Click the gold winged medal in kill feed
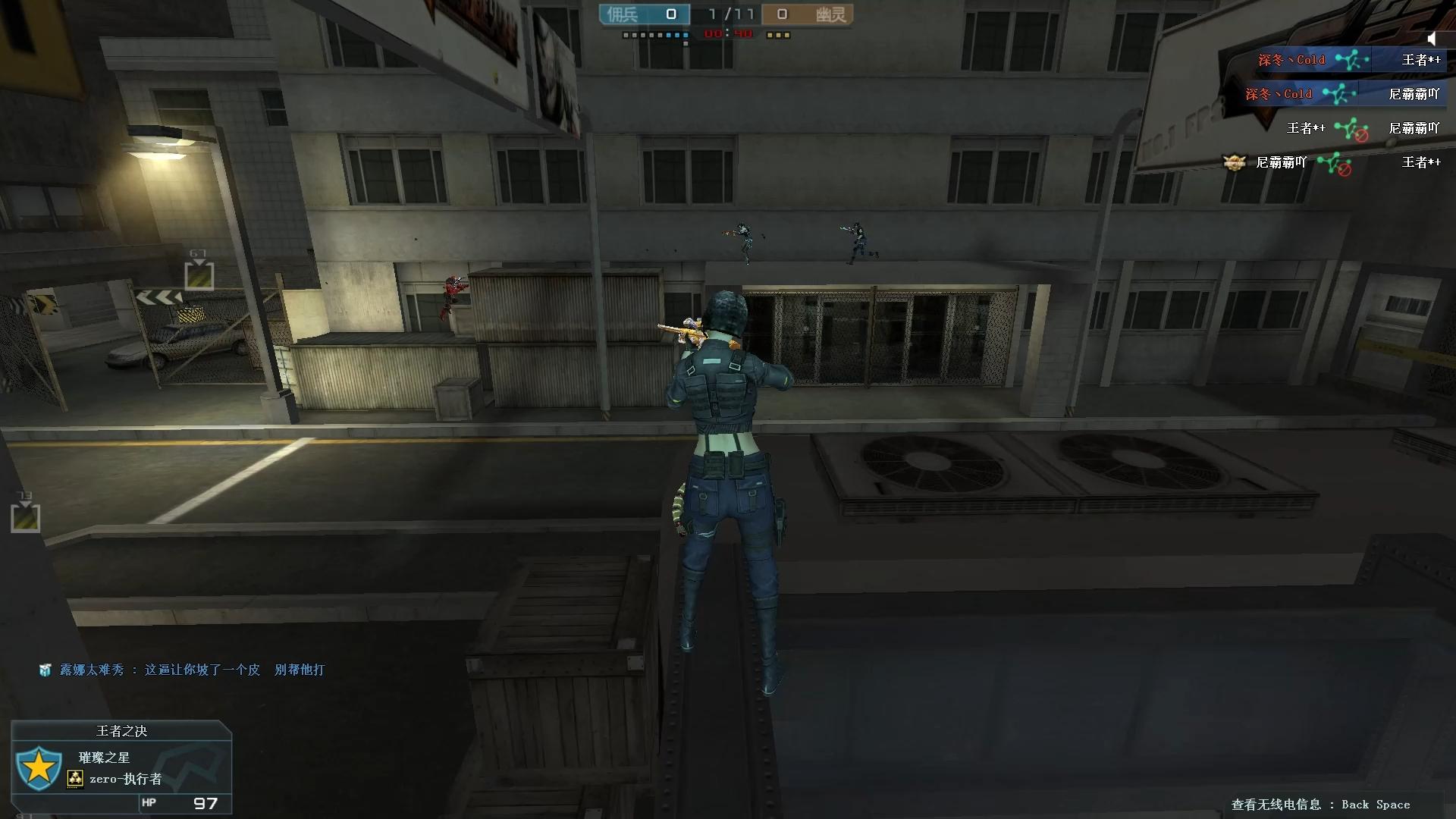This screenshot has height=819, width=1456. click(x=1234, y=162)
